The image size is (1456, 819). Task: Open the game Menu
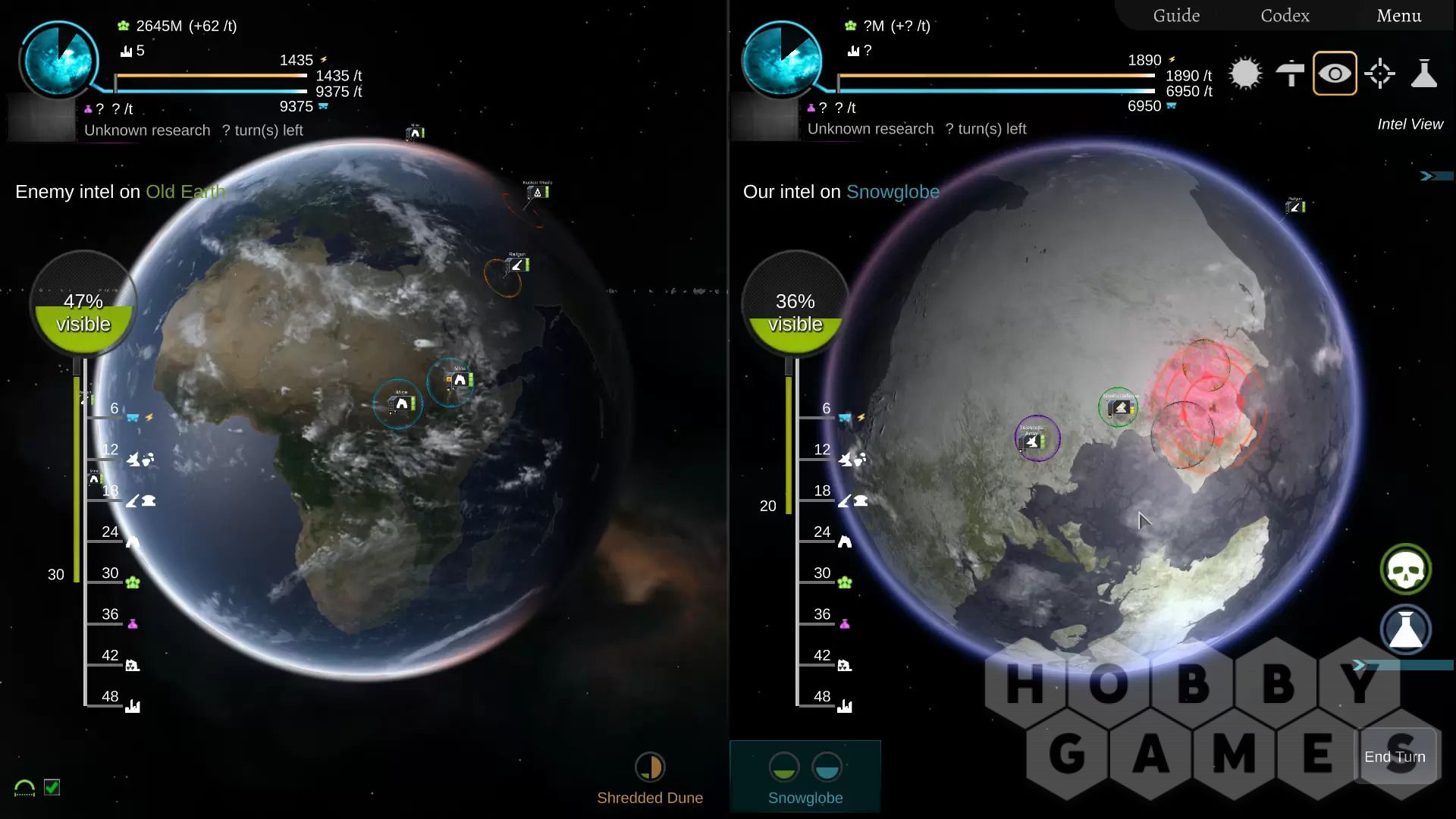pos(1398,16)
